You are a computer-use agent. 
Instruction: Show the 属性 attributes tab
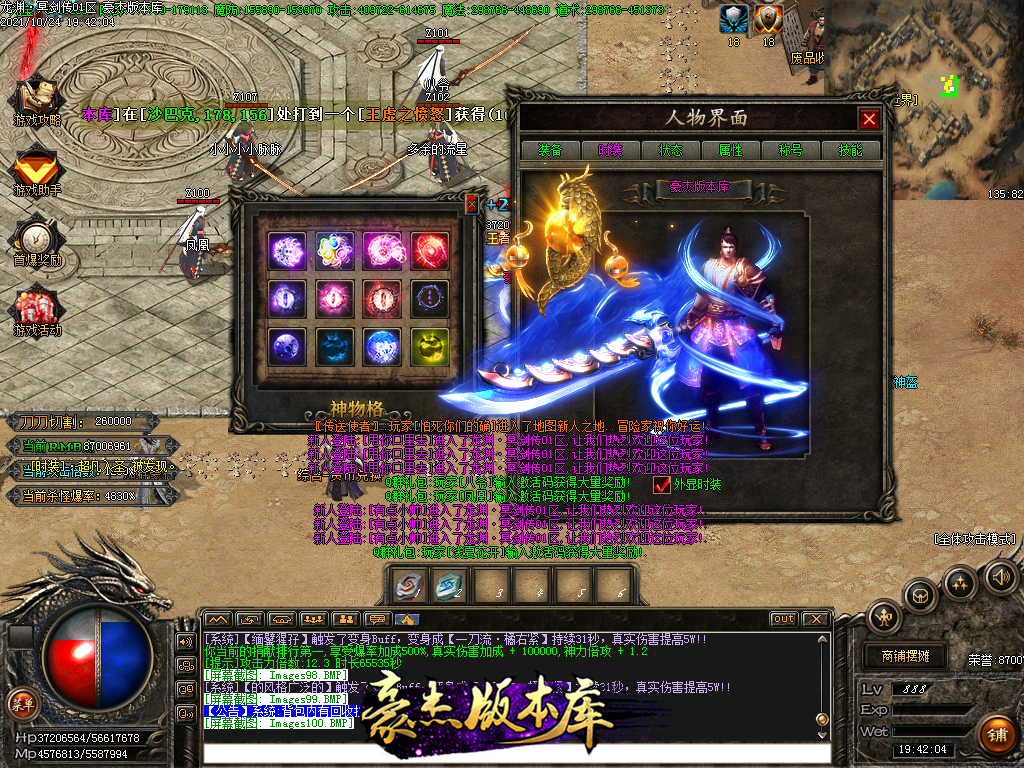click(x=730, y=150)
